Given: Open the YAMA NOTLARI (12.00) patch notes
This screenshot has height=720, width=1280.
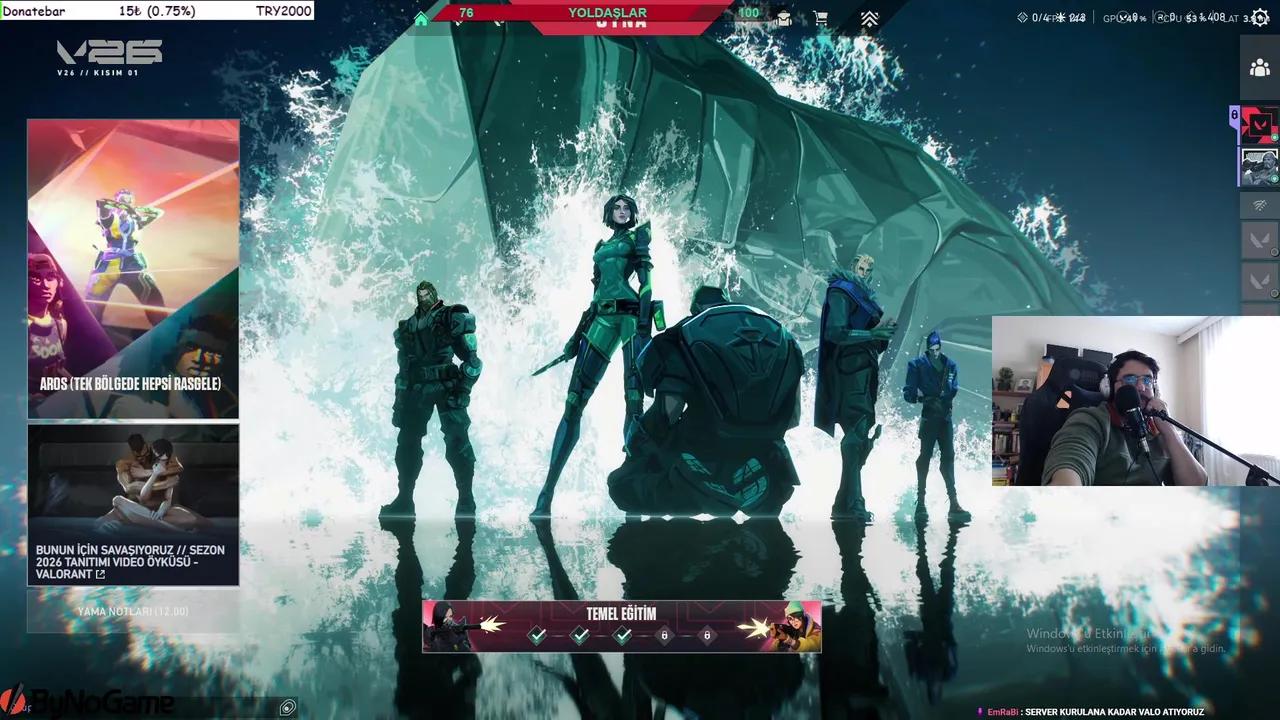Looking at the screenshot, I should click(x=133, y=611).
